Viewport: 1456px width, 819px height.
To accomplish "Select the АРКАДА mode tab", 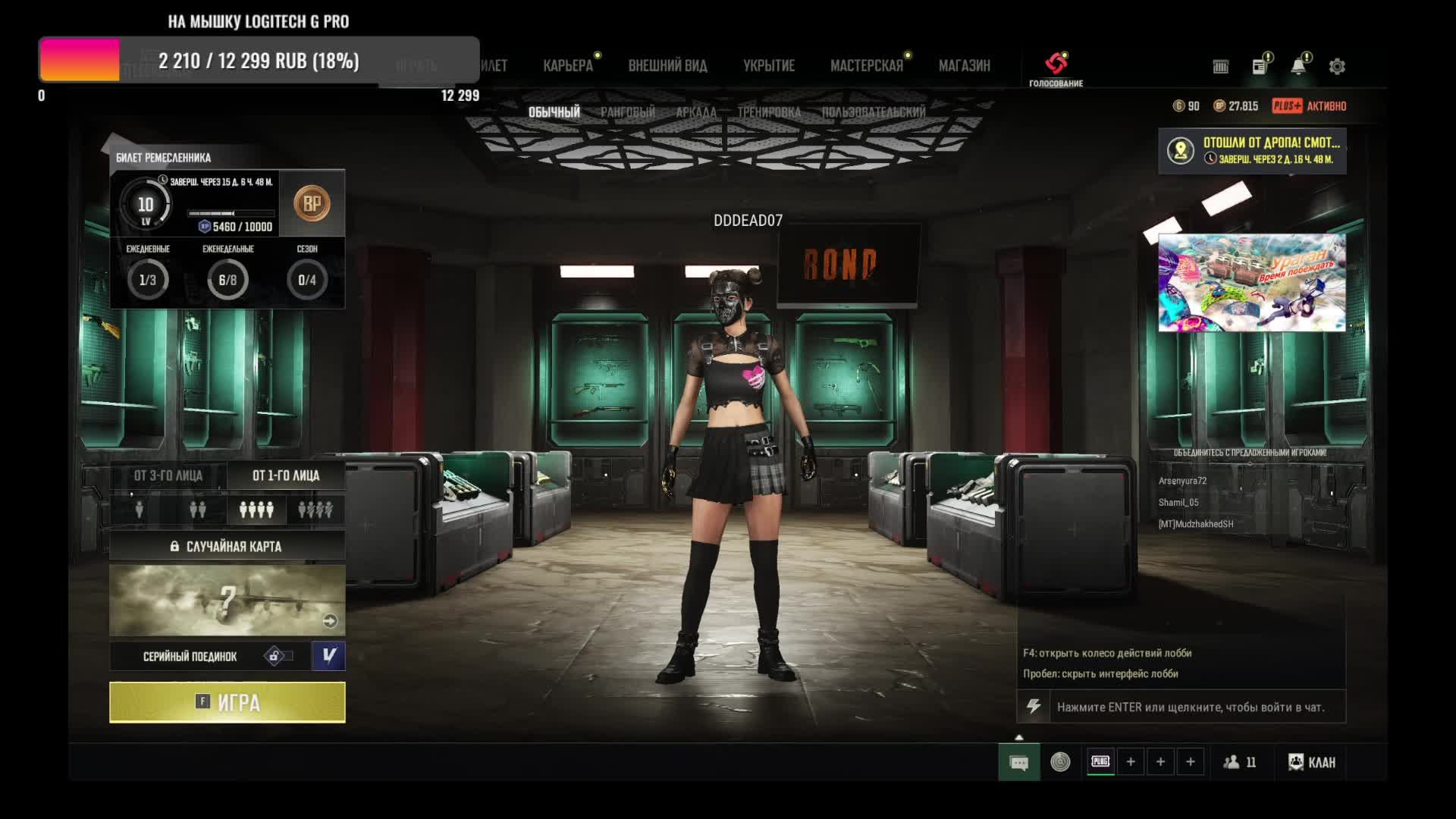I will [x=695, y=112].
